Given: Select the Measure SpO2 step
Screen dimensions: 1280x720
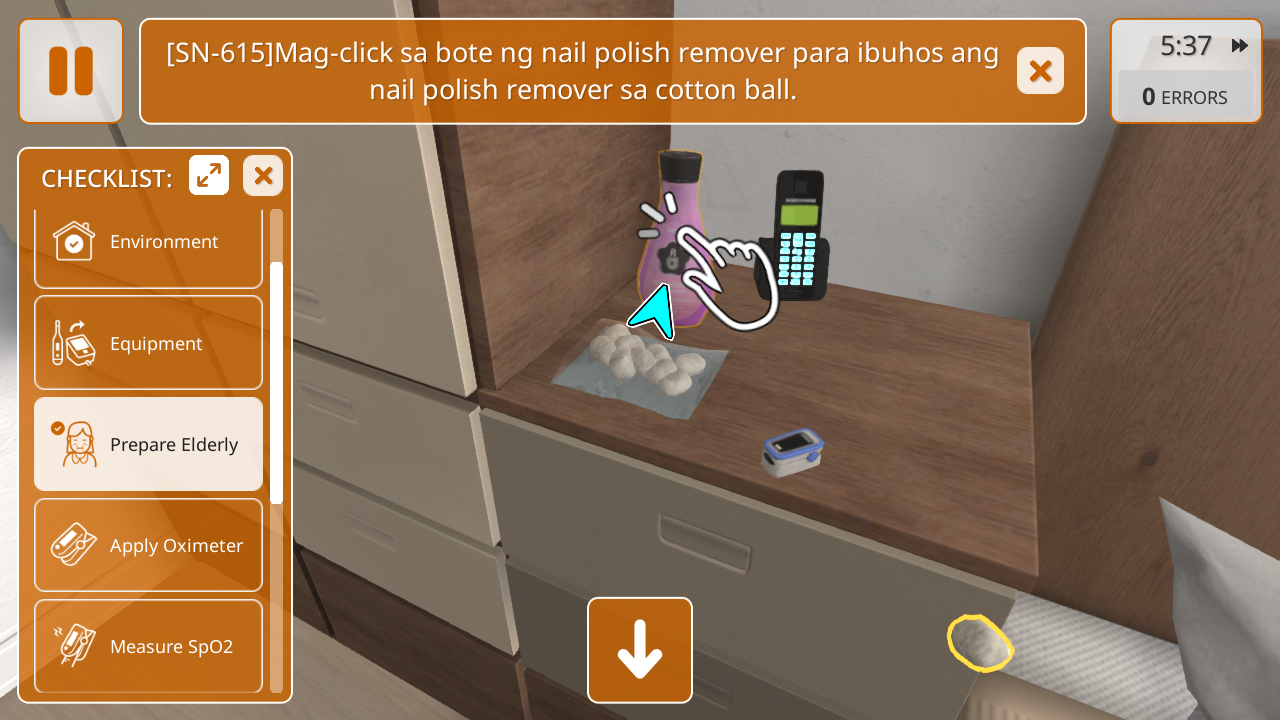Looking at the screenshot, I should click(148, 646).
